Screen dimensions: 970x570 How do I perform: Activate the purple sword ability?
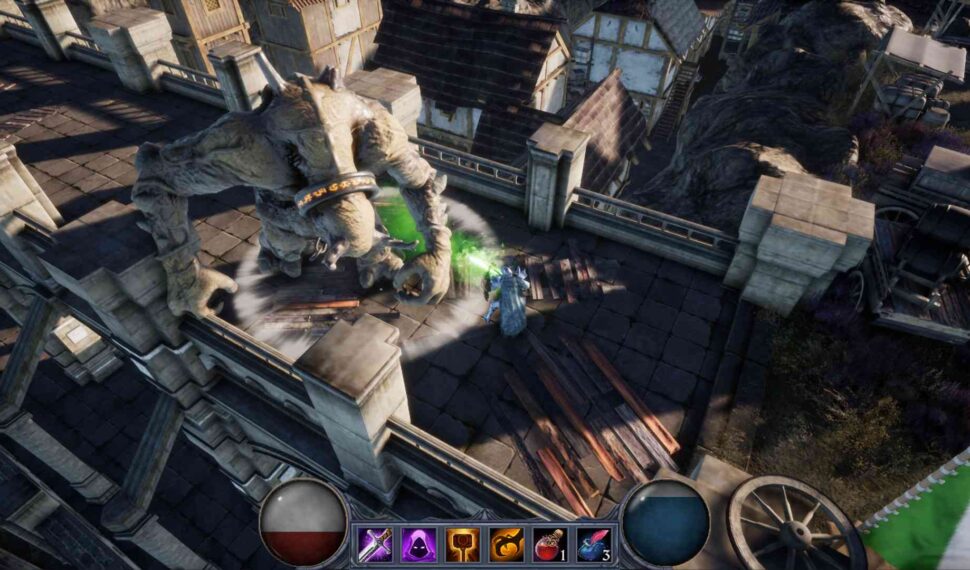[x=375, y=544]
